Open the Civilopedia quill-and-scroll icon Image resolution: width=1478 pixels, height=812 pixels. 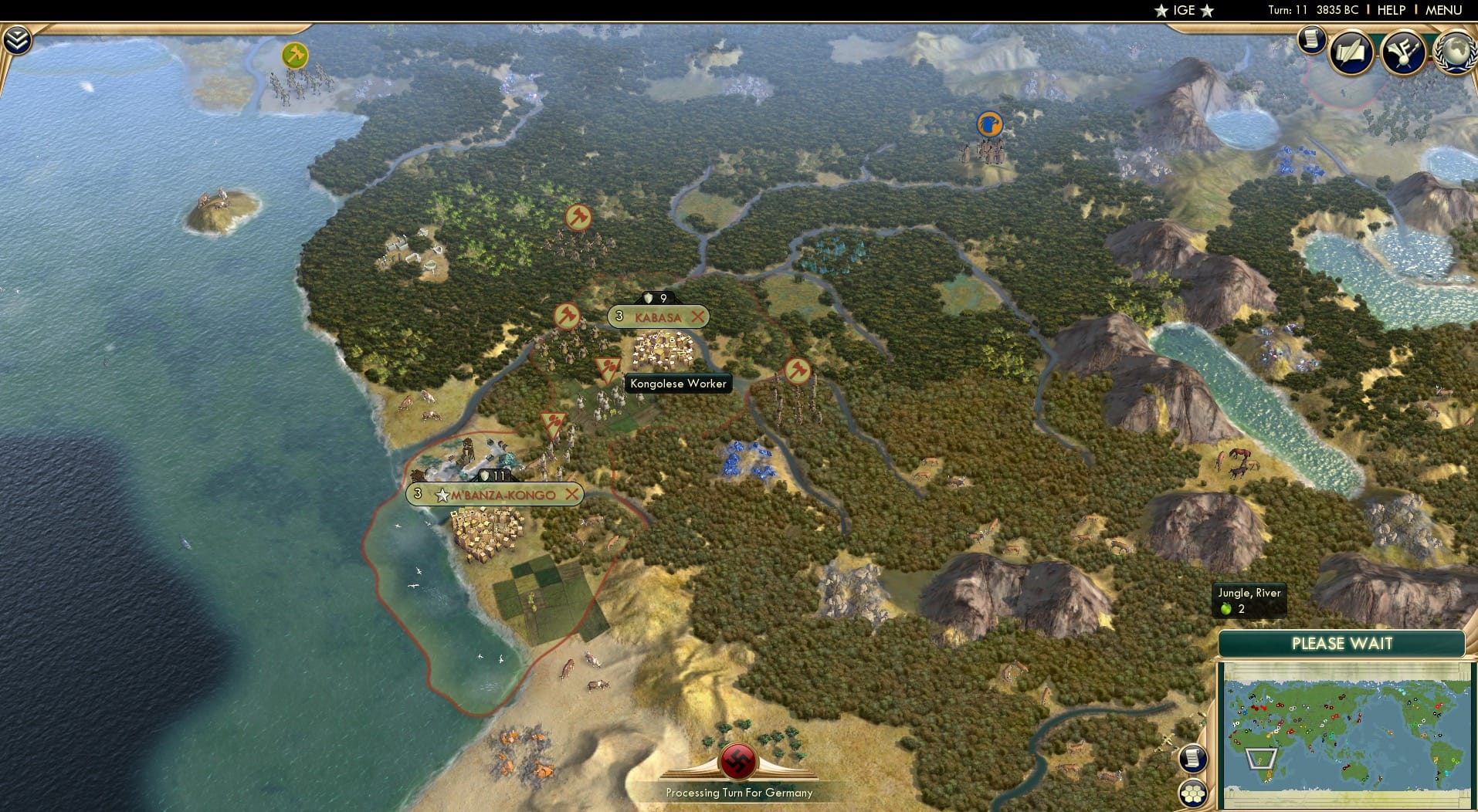pyautogui.click(x=1351, y=52)
